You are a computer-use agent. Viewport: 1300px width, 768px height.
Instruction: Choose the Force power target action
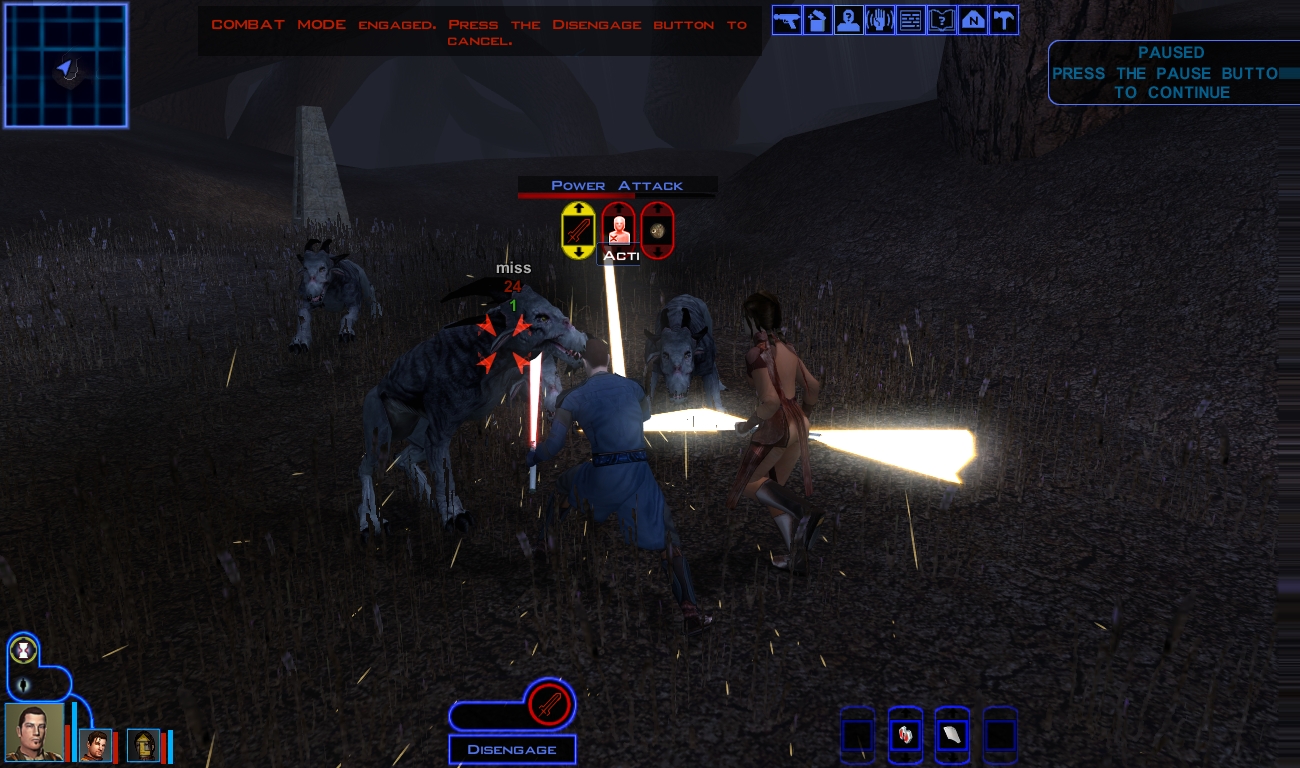pos(619,229)
